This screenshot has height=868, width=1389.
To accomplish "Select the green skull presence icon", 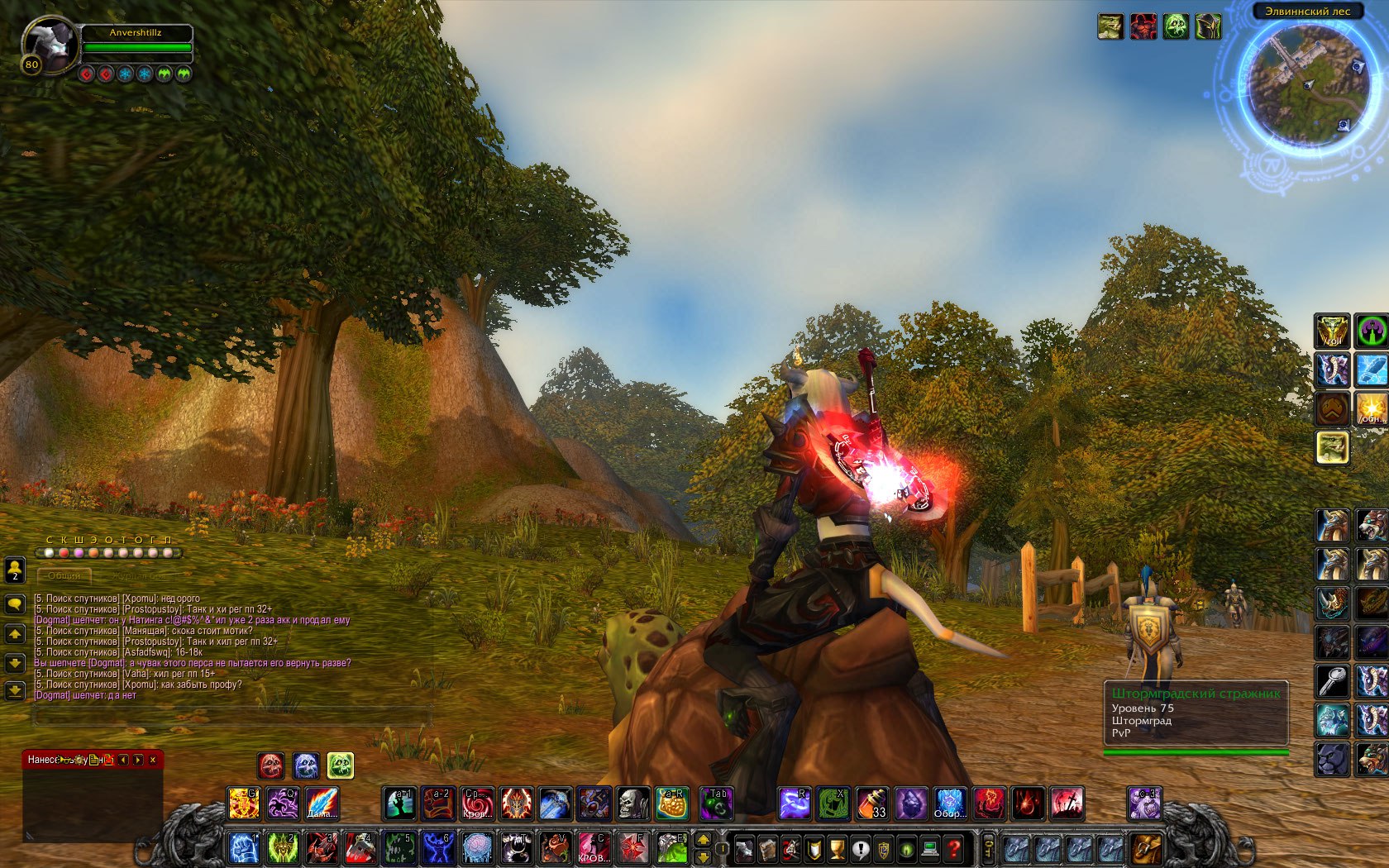I will click(x=341, y=765).
